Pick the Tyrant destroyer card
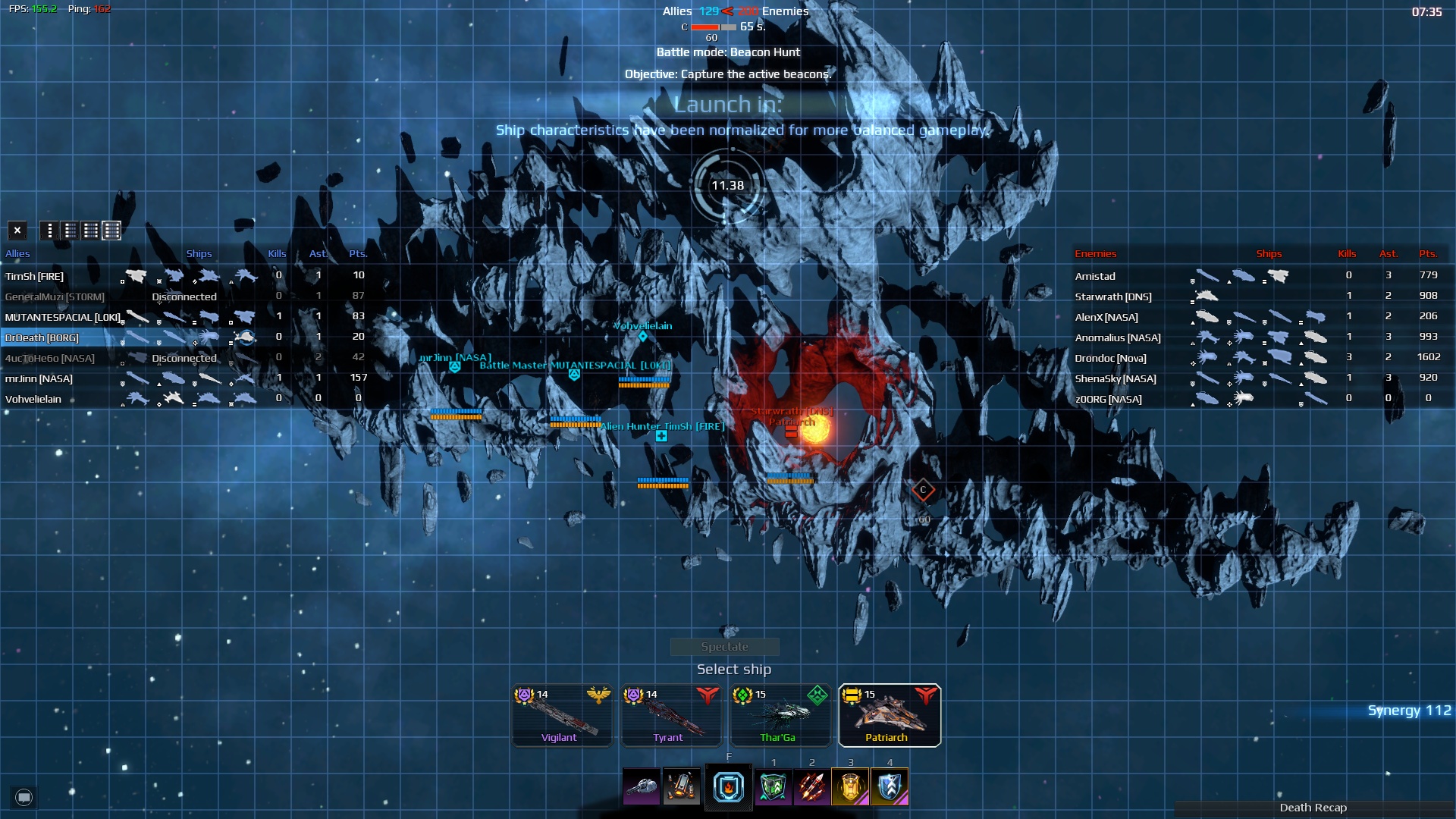This screenshot has height=819, width=1456. (670, 714)
